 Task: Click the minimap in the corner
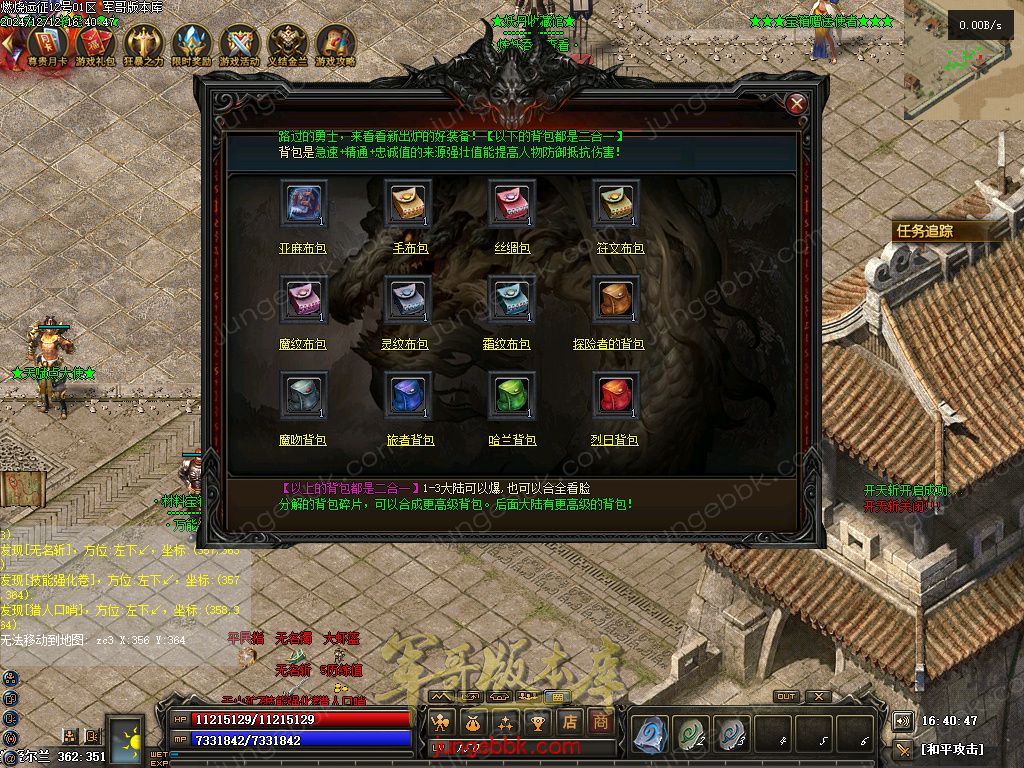click(x=964, y=60)
